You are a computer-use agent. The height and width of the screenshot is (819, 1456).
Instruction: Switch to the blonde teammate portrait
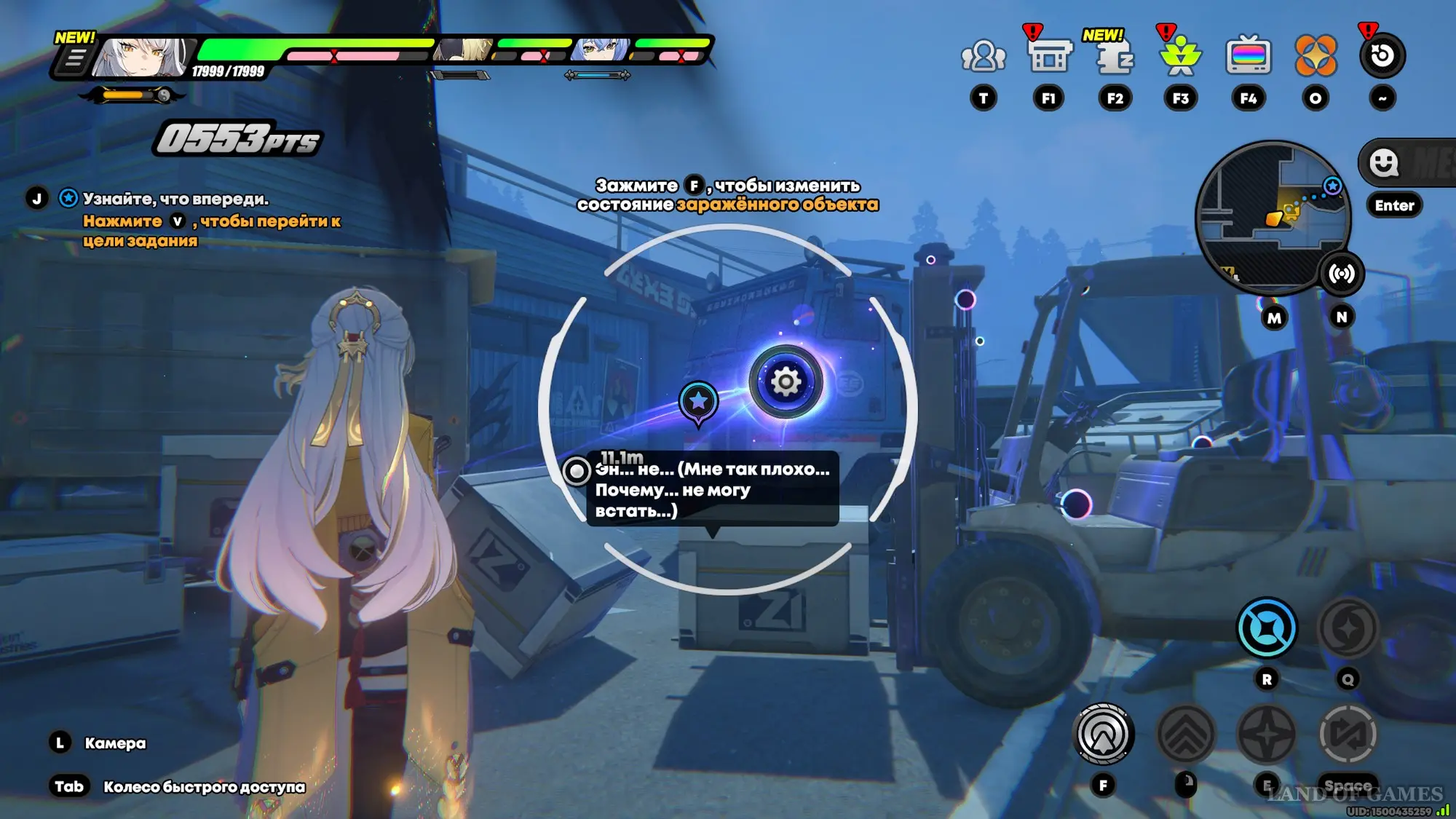click(x=464, y=50)
